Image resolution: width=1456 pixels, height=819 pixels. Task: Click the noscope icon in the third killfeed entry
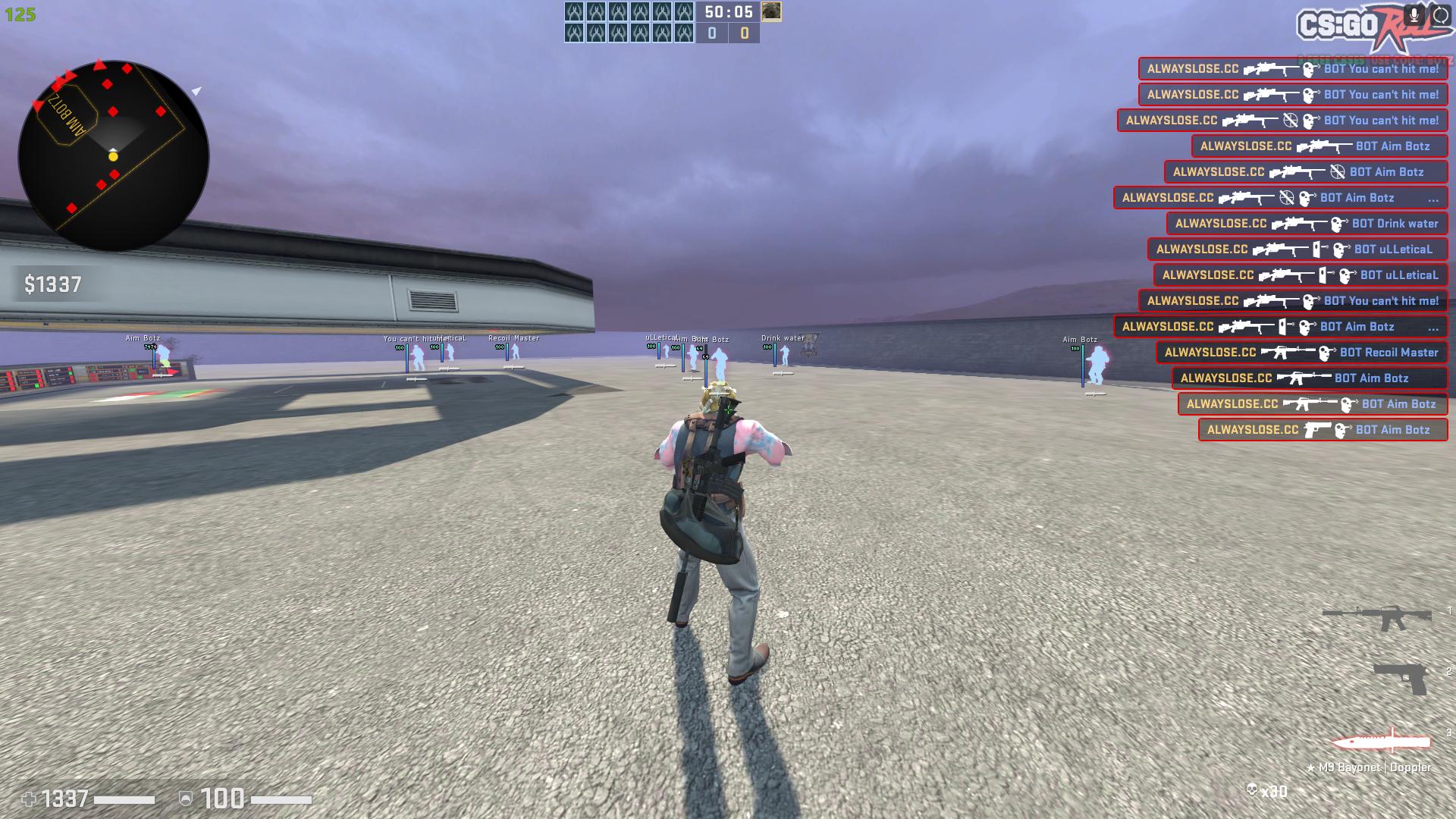click(1291, 121)
